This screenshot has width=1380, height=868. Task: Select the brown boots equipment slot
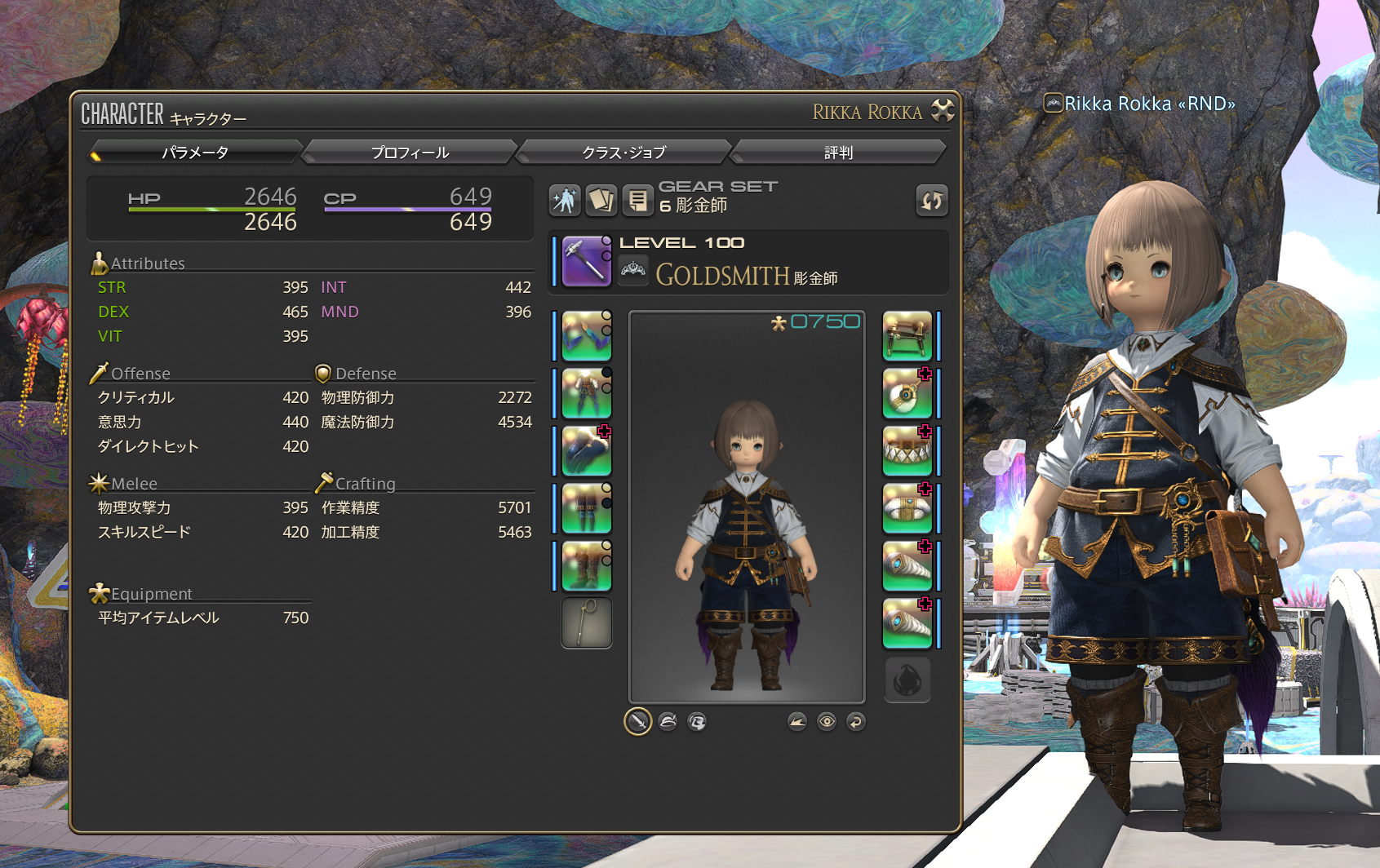(586, 565)
